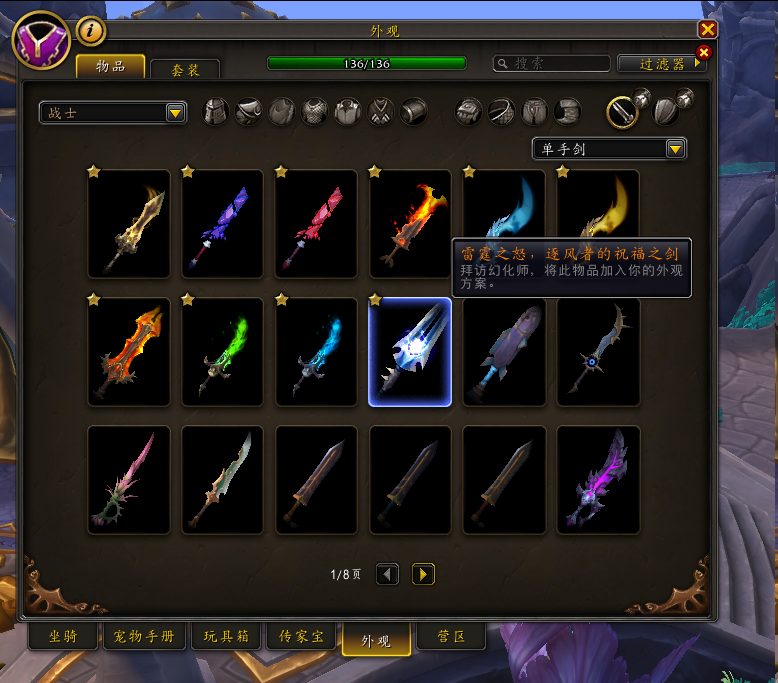Image resolution: width=778 pixels, height=683 pixels.
Task: Click the round info button
Action: (91, 31)
